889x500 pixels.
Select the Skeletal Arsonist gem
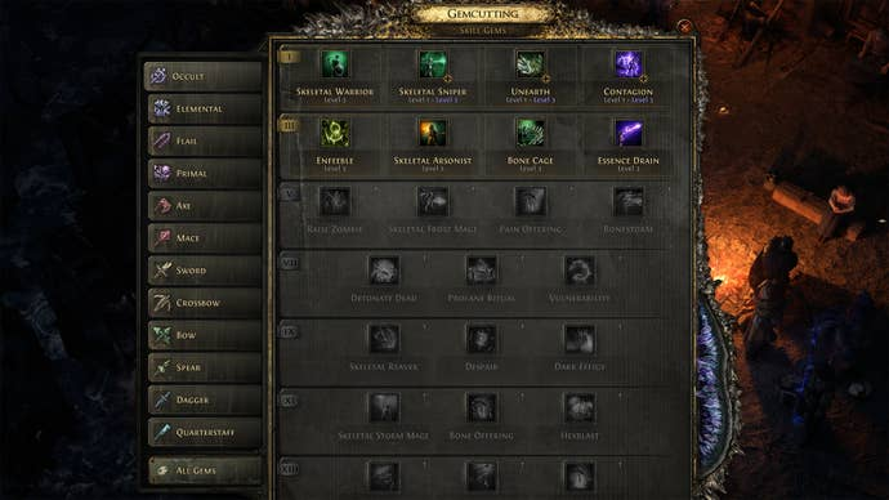coord(433,133)
